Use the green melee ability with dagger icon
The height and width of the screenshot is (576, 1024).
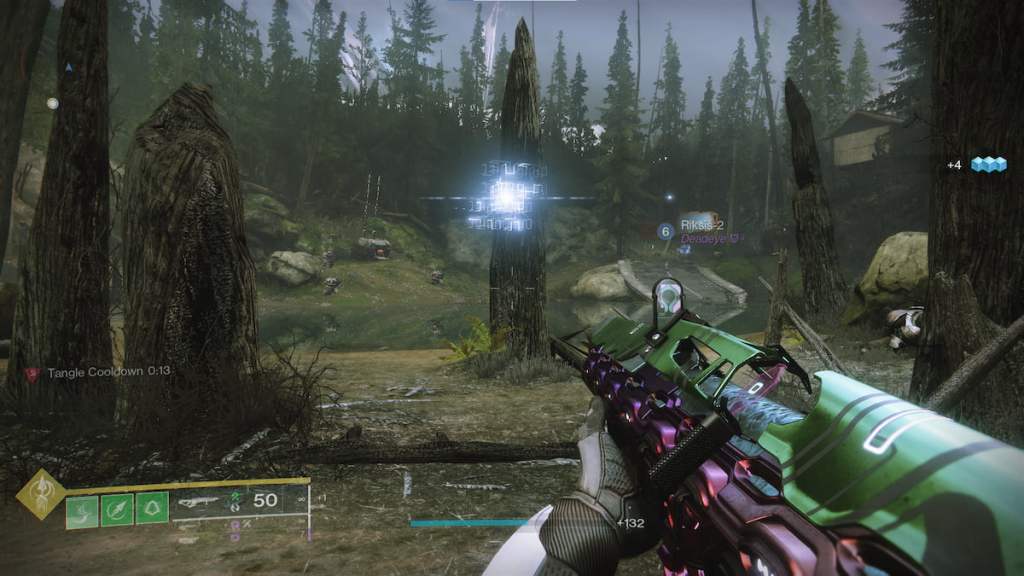coord(117,510)
